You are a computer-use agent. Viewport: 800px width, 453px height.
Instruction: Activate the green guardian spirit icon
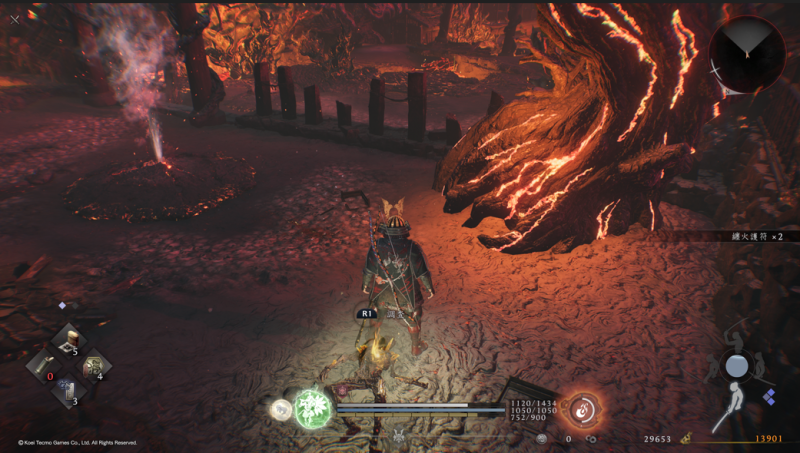(x=311, y=410)
